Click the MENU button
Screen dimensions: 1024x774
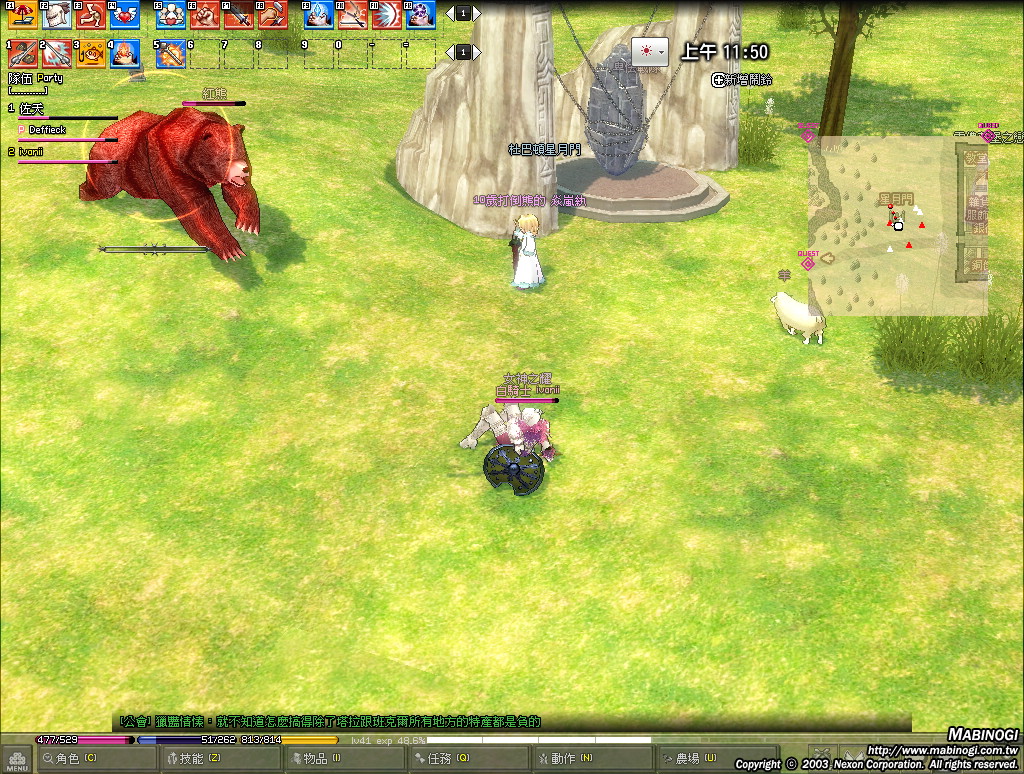point(17,759)
